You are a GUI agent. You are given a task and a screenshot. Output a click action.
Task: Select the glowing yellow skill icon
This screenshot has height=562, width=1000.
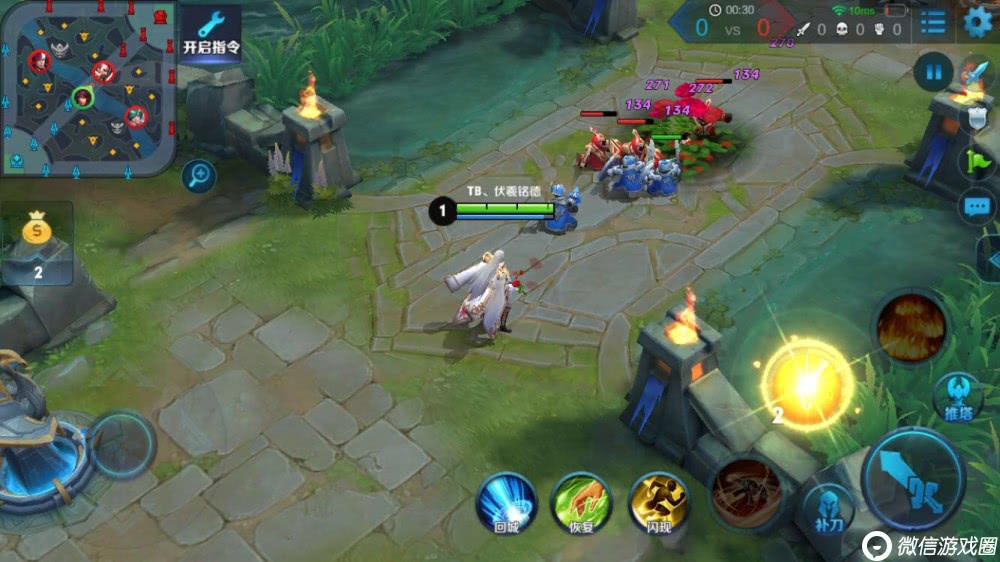tap(807, 384)
